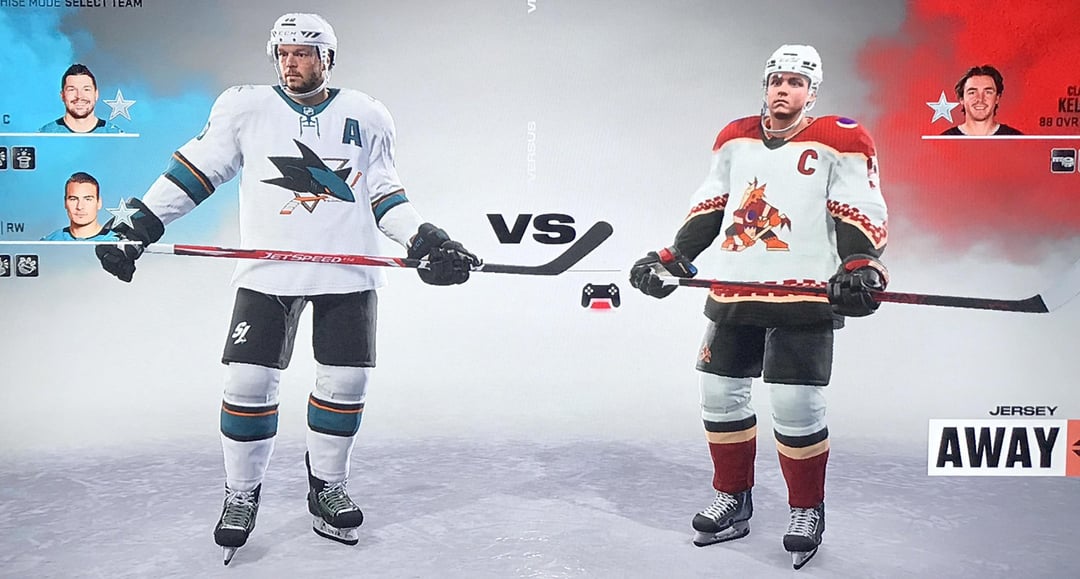
Task: Click the Coyotes star player ability icon
Action: (x=1062, y=160)
